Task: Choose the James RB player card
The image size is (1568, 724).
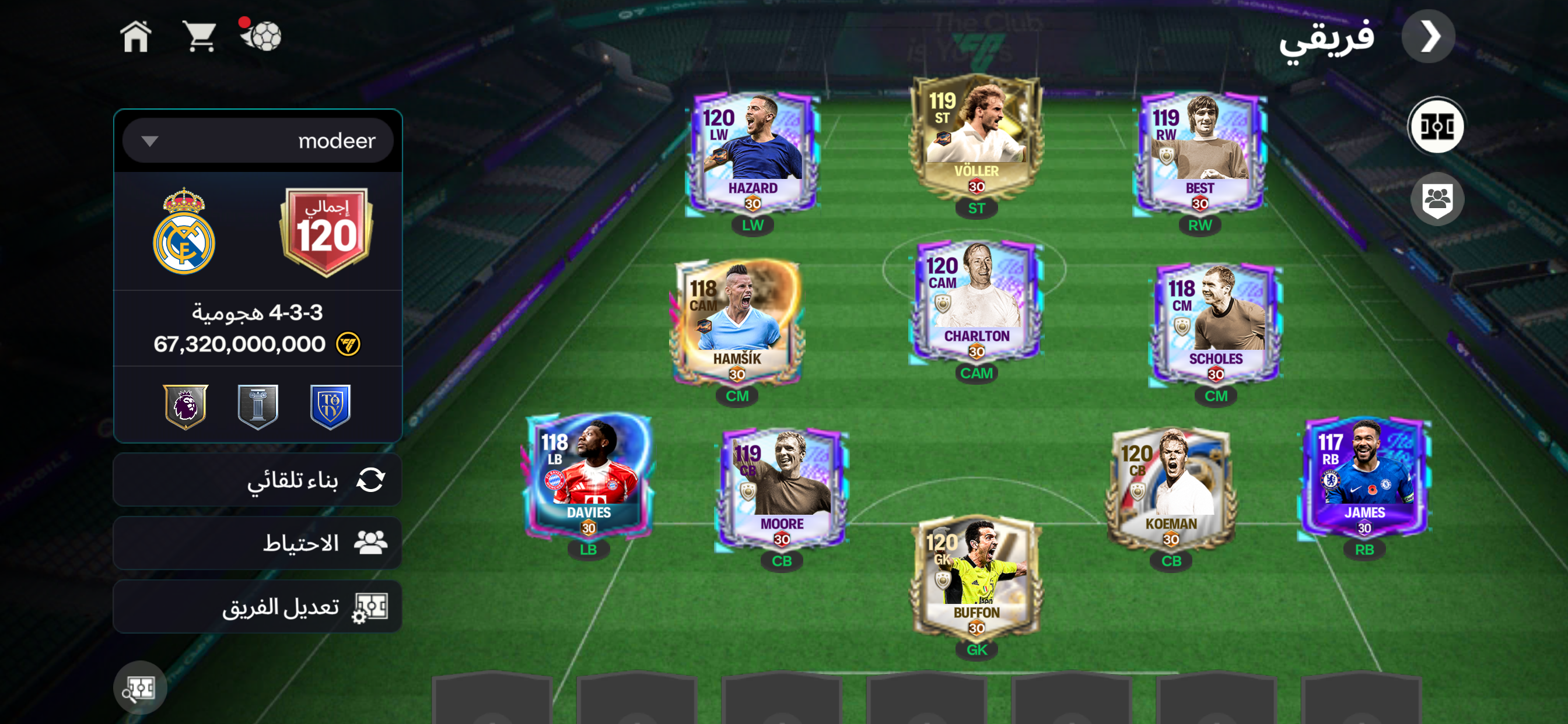Action: point(1364,477)
